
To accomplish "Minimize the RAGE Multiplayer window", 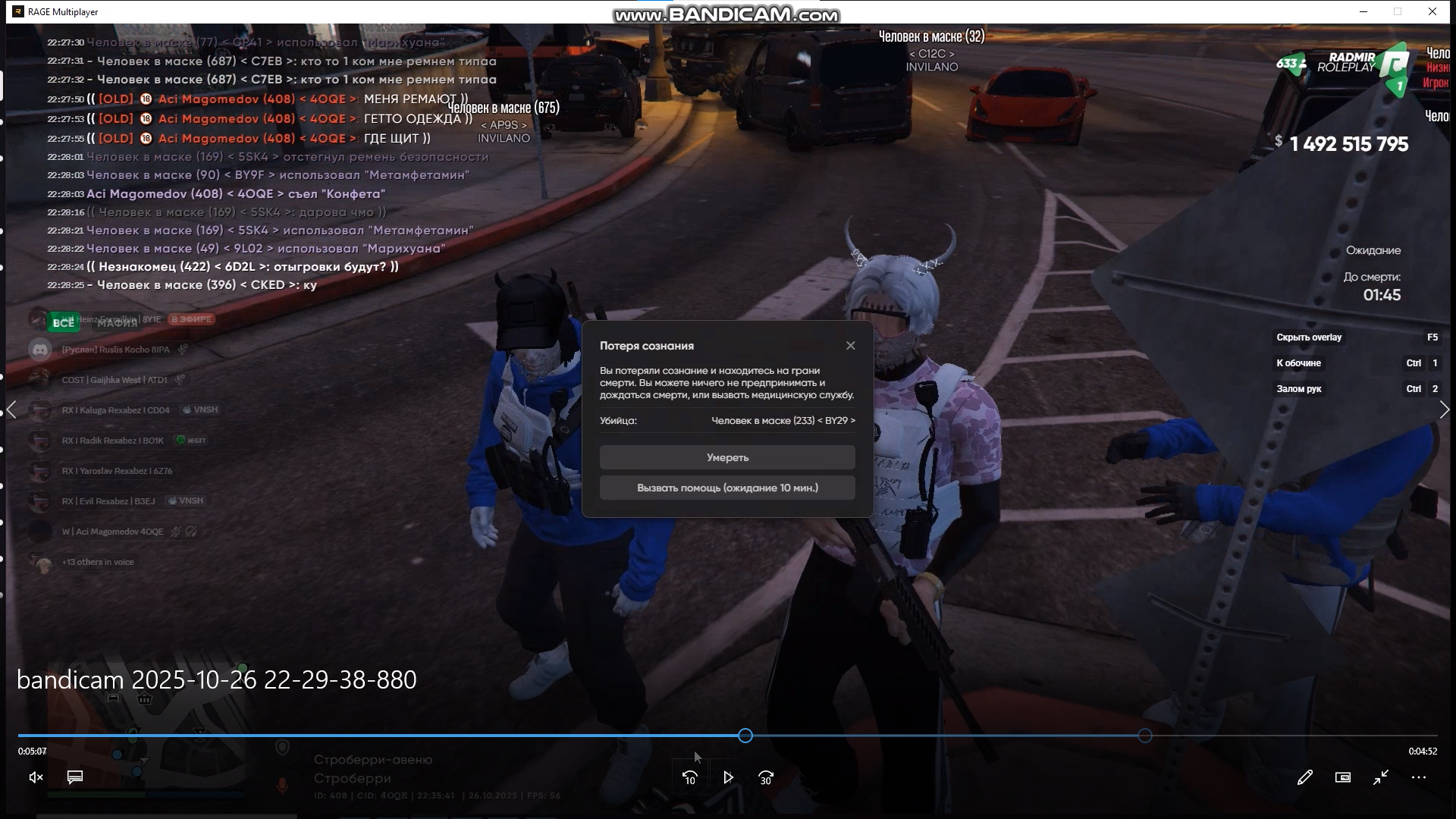I will click(1363, 11).
